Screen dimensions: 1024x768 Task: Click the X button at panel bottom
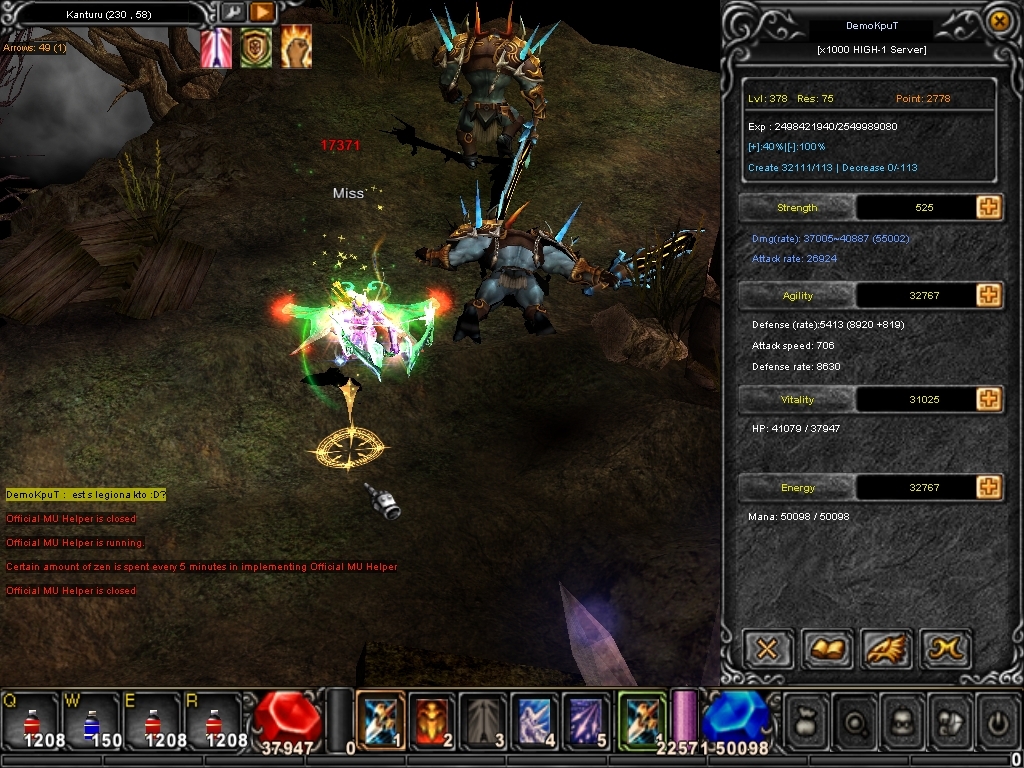click(x=767, y=650)
